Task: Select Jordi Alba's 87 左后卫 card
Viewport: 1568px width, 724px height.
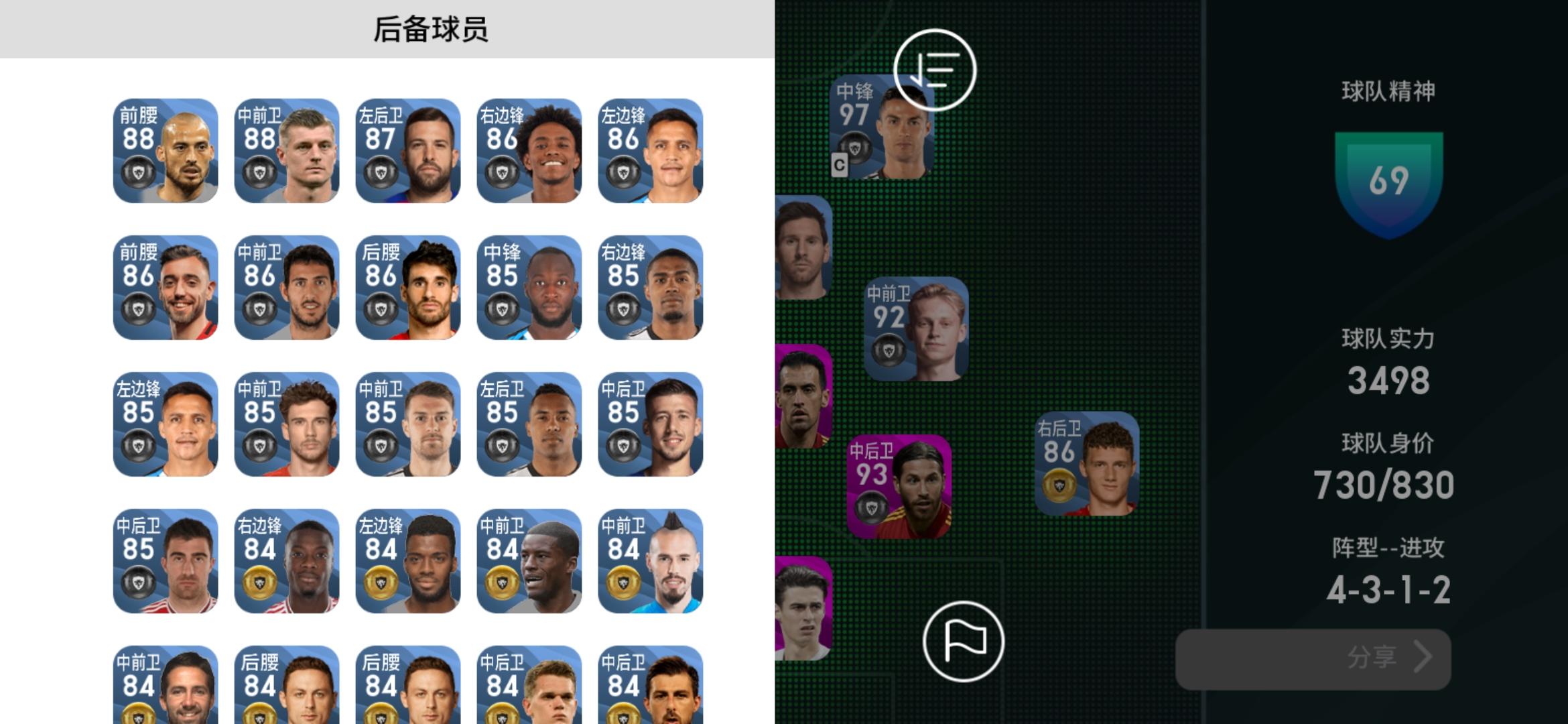Action: [x=409, y=154]
